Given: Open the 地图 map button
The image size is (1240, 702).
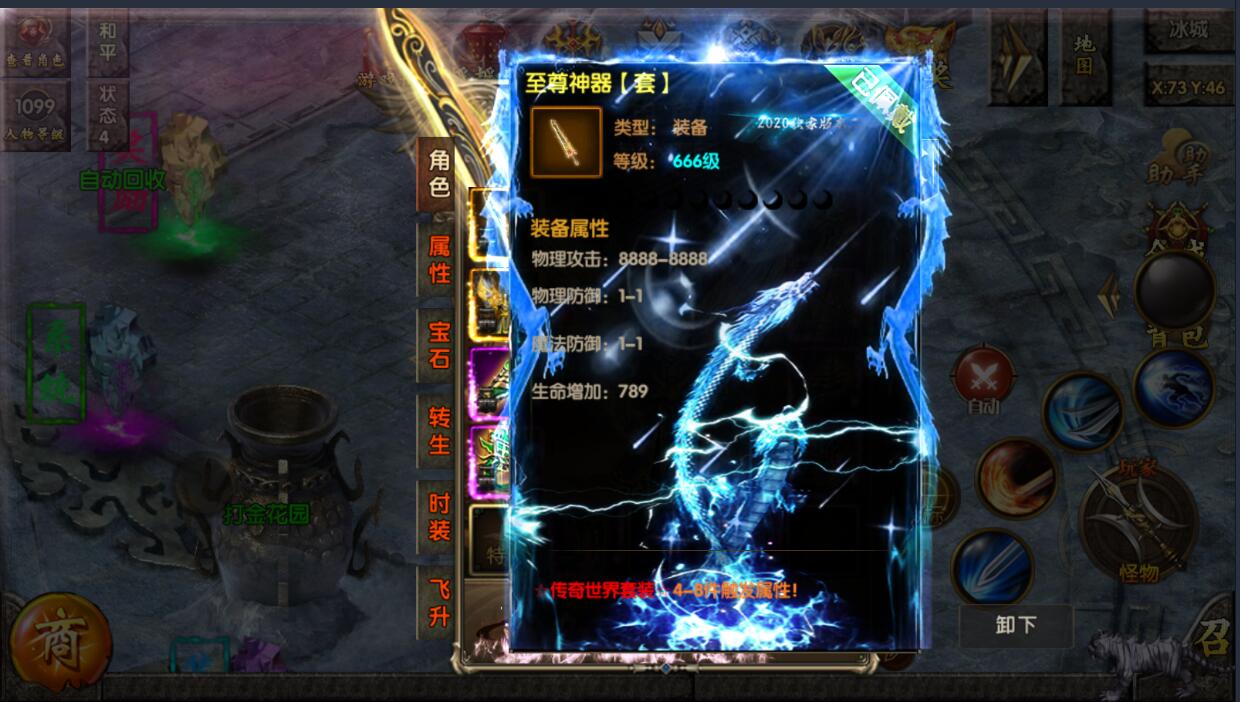Looking at the screenshot, I should [x=1085, y=54].
